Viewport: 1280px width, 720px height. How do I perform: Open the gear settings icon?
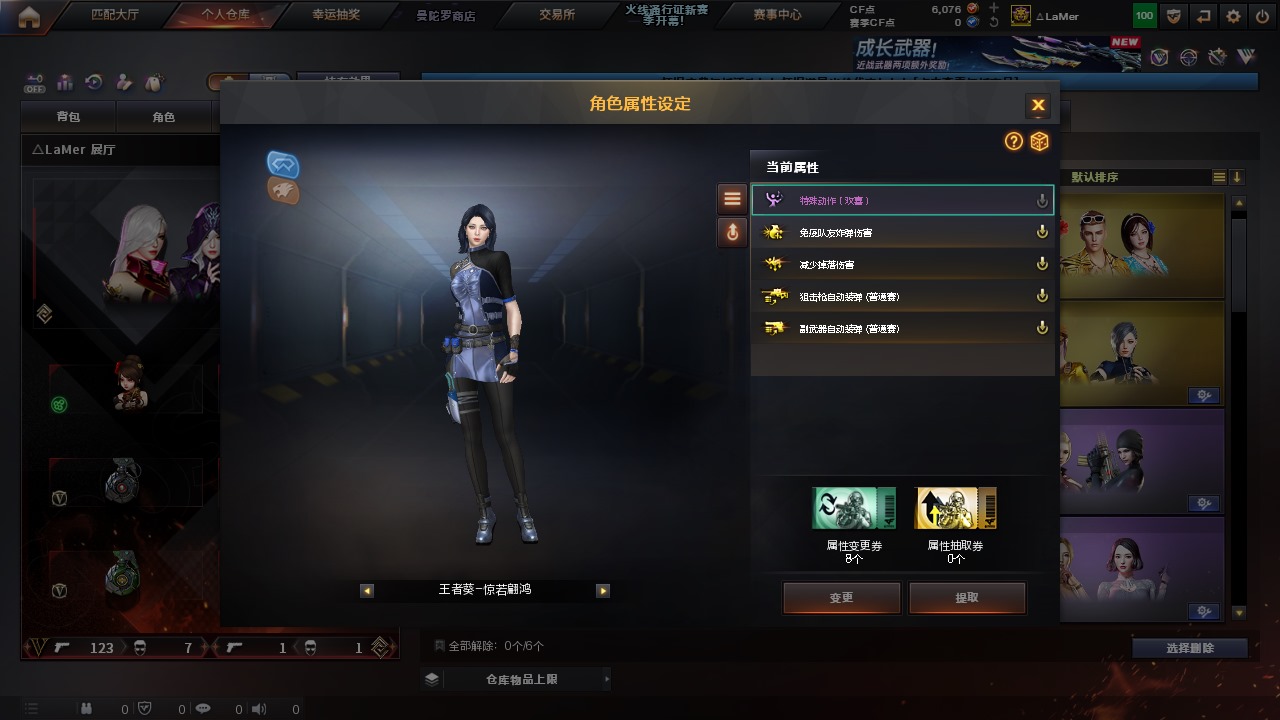1233,16
